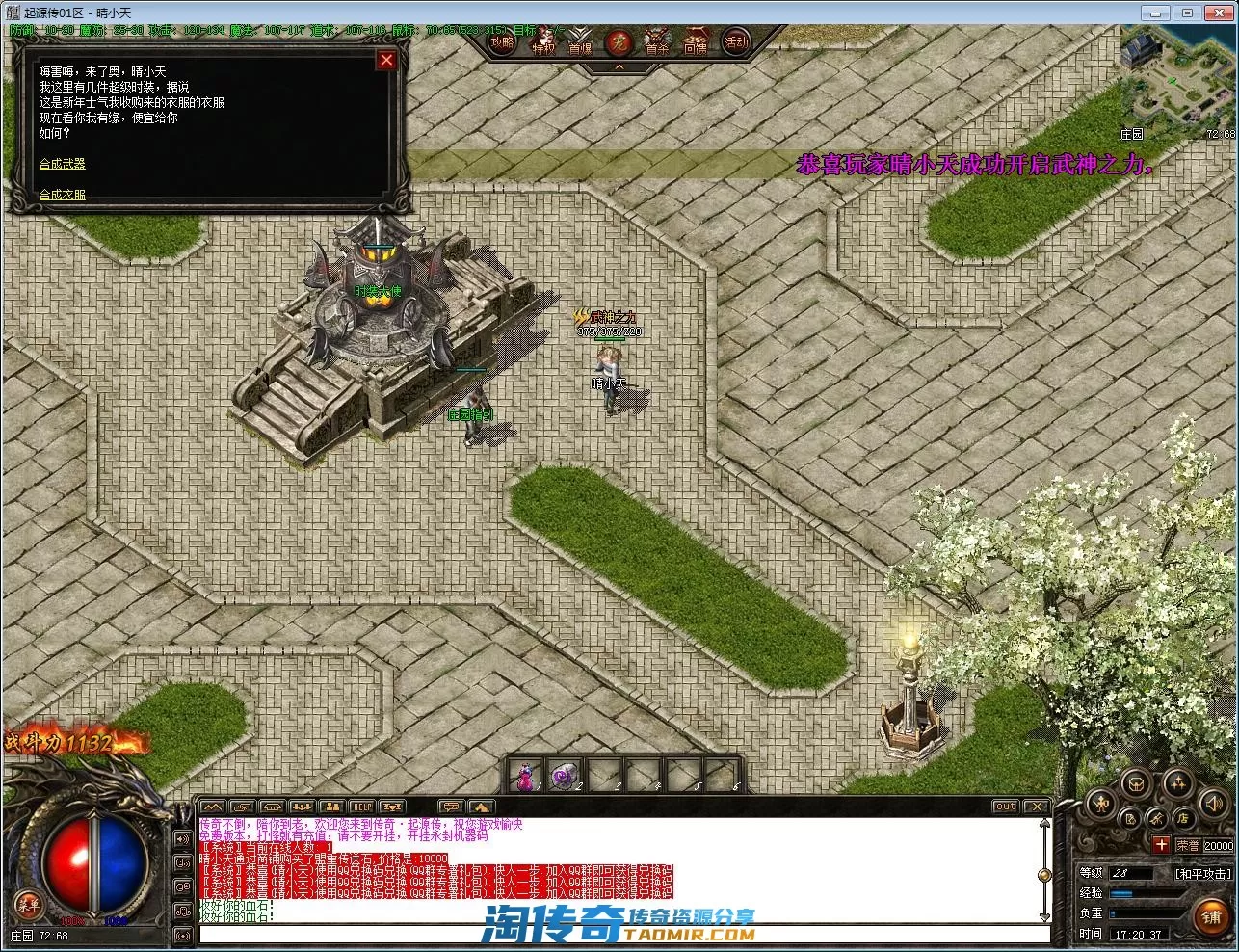Choose the 合成武器 dialogue option
Screen dimensions: 1239x952
click(x=62, y=164)
